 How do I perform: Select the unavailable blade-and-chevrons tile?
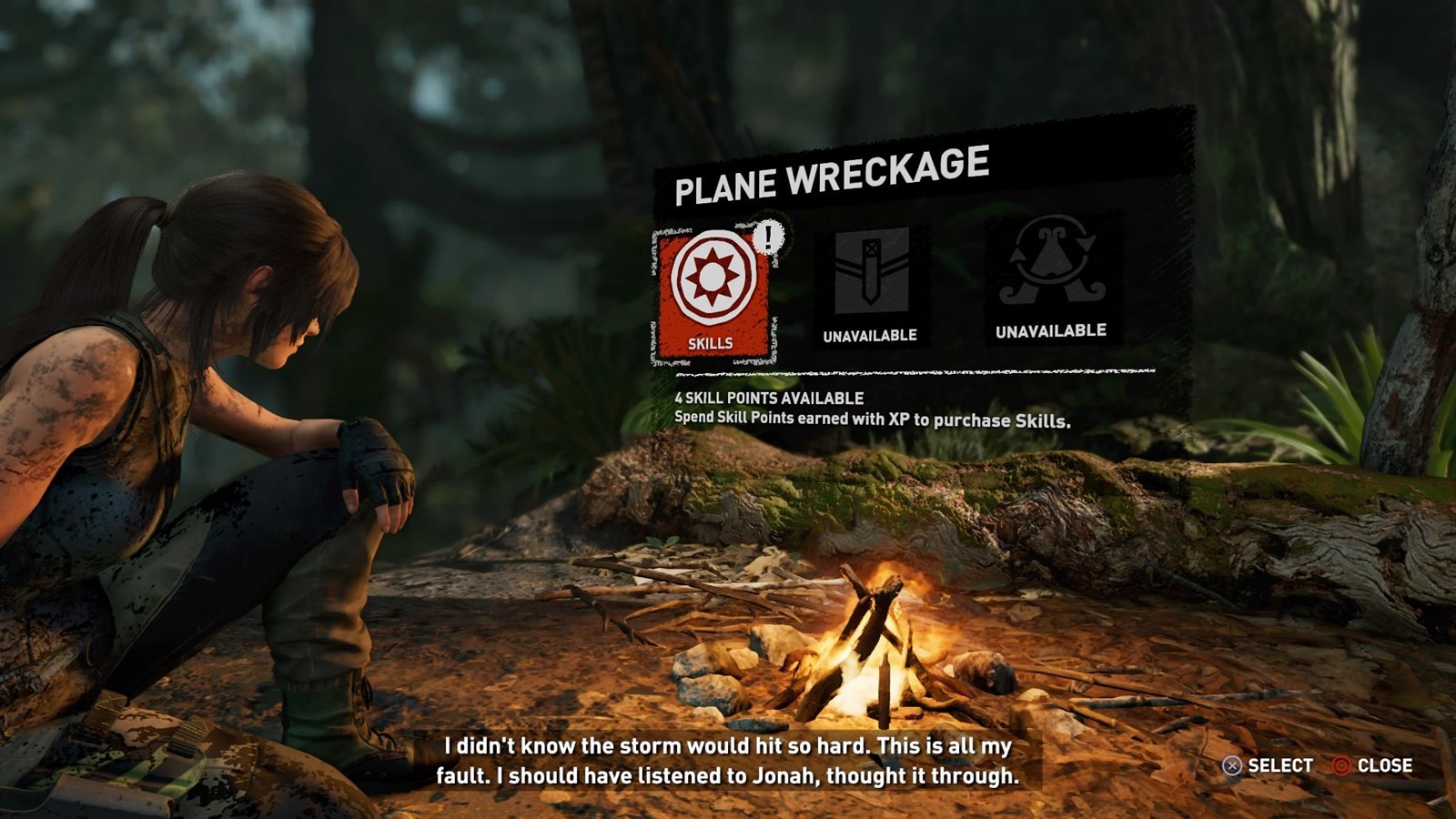(871, 284)
